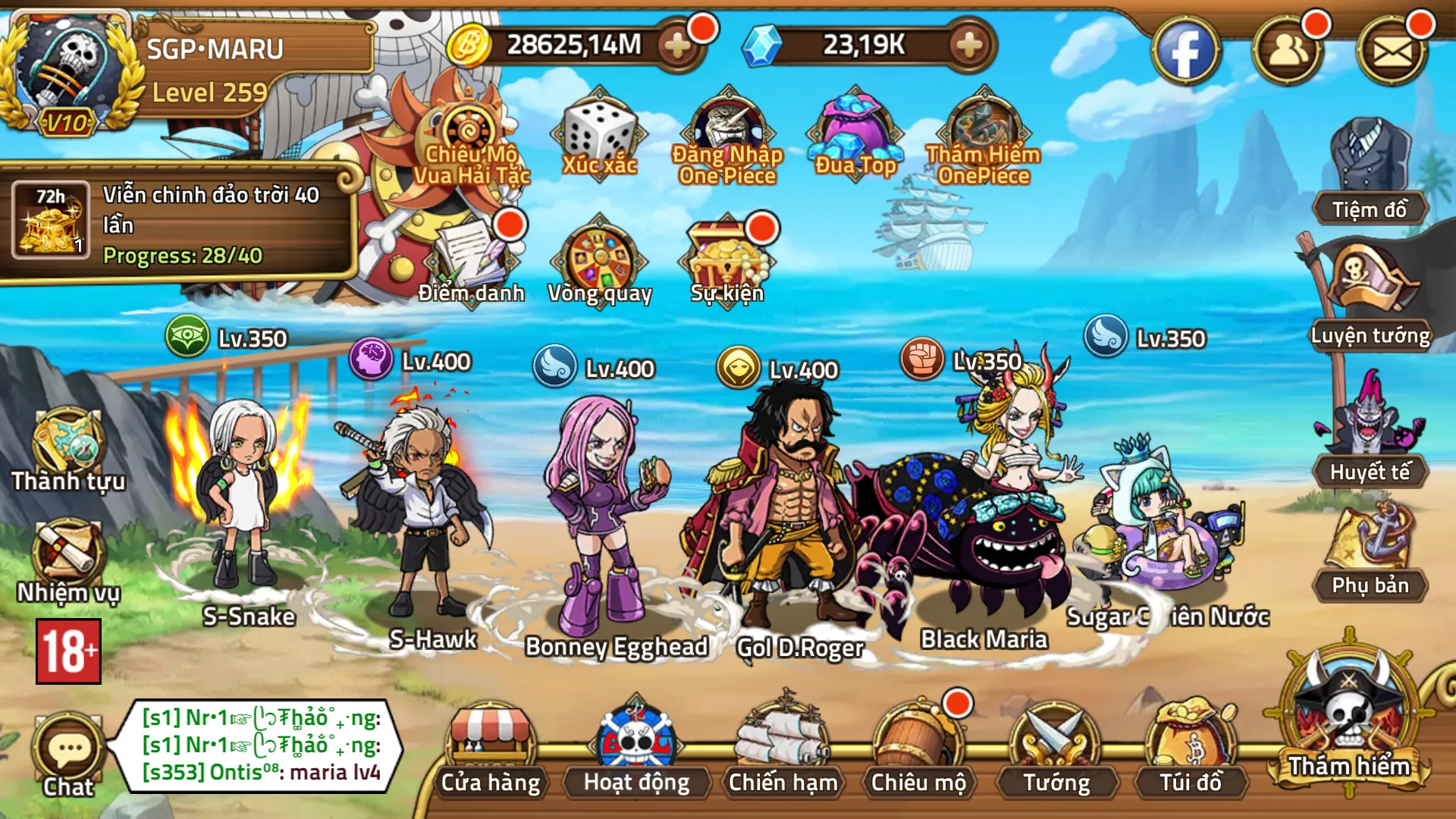The image size is (1456, 819).
Task: Open the Điểm danh daily check-in
Action: [470, 258]
